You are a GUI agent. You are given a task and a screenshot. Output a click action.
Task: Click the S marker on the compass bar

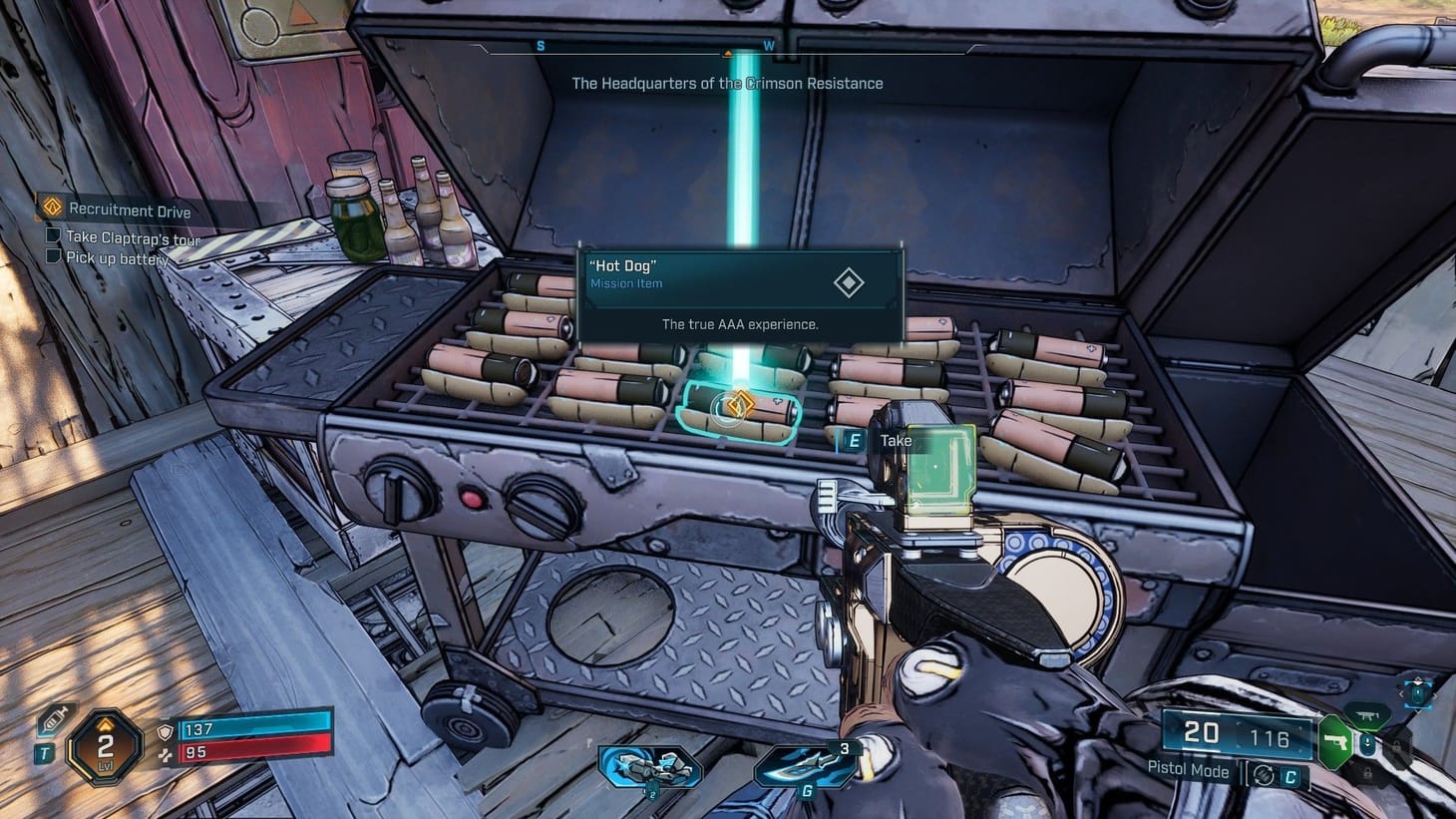pos(540,45)
